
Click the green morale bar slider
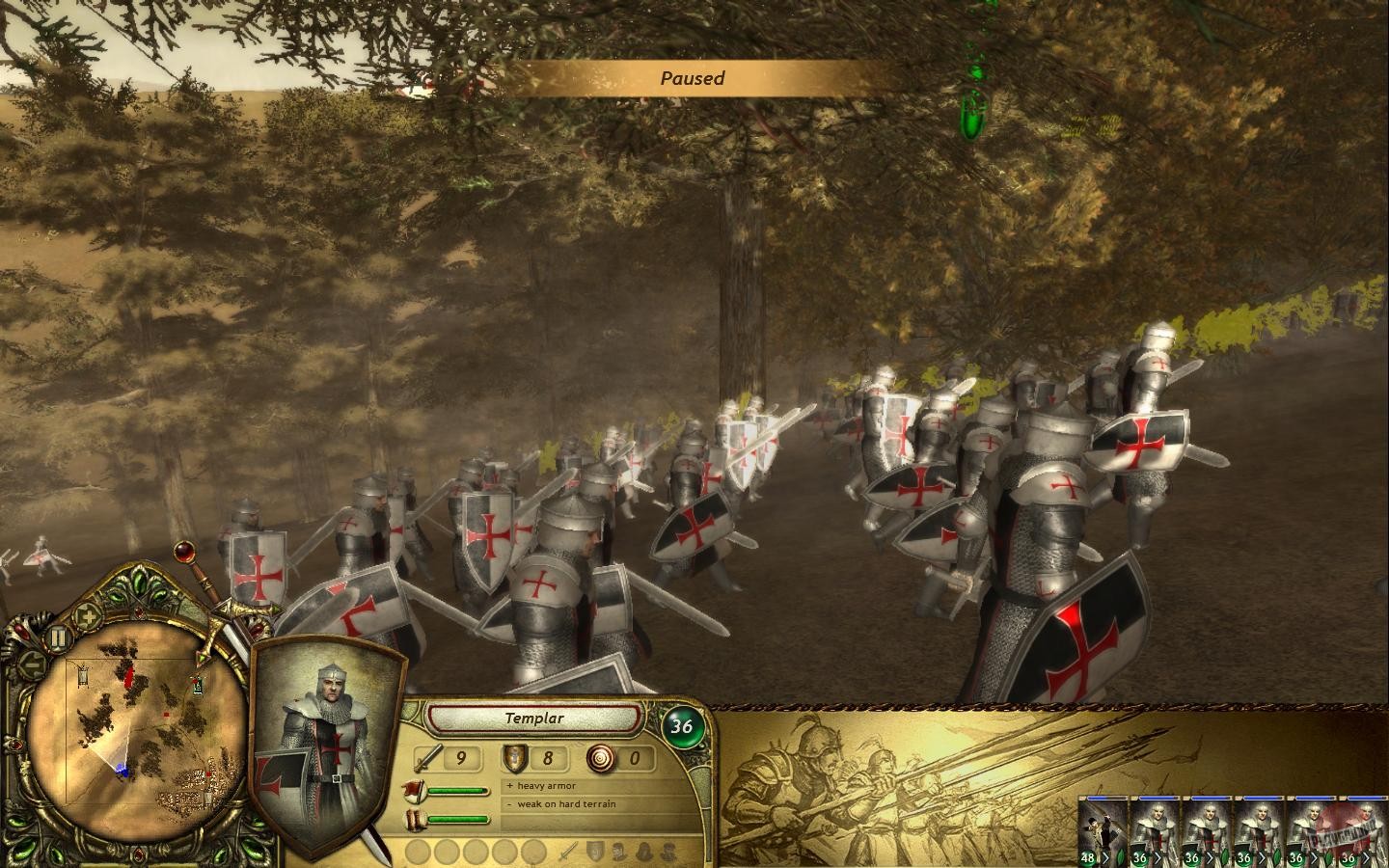tap(457, 791)
